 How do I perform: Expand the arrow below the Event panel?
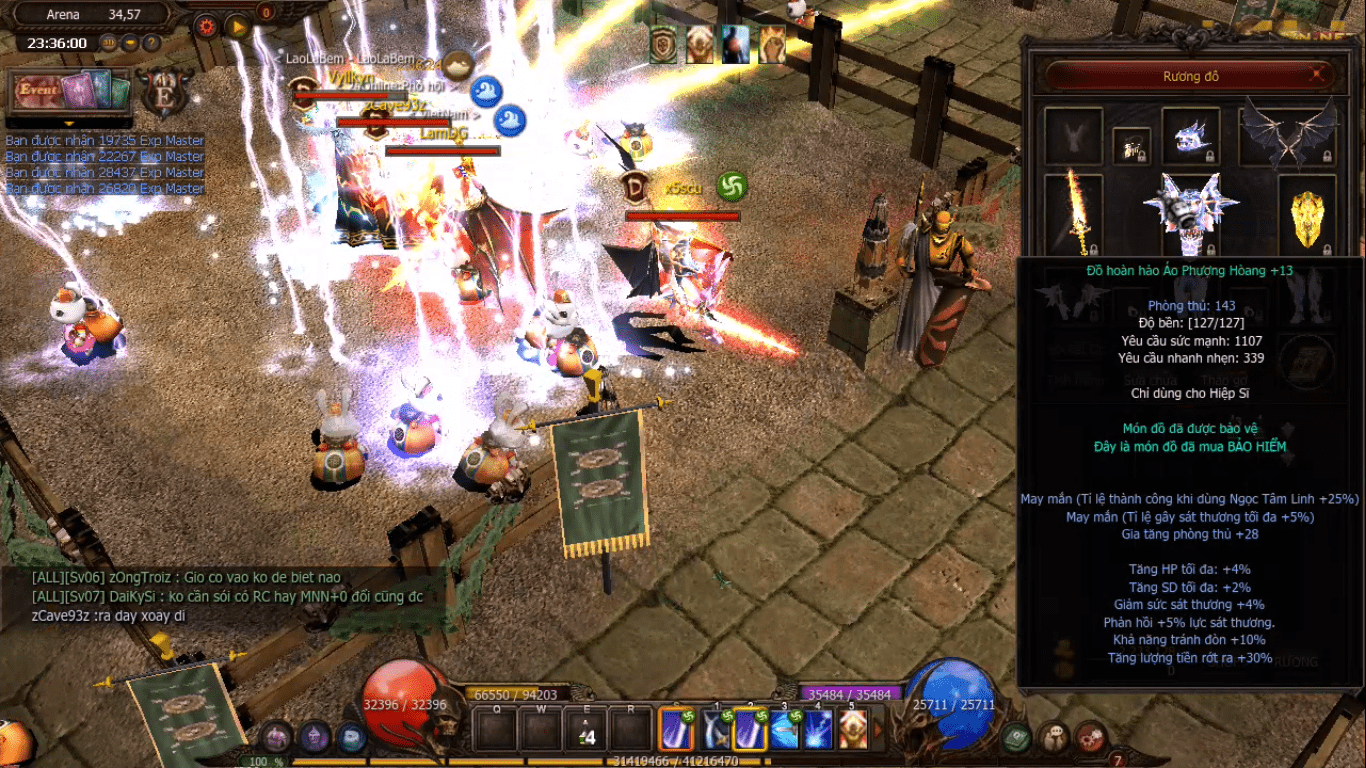(x=70, y=124)
